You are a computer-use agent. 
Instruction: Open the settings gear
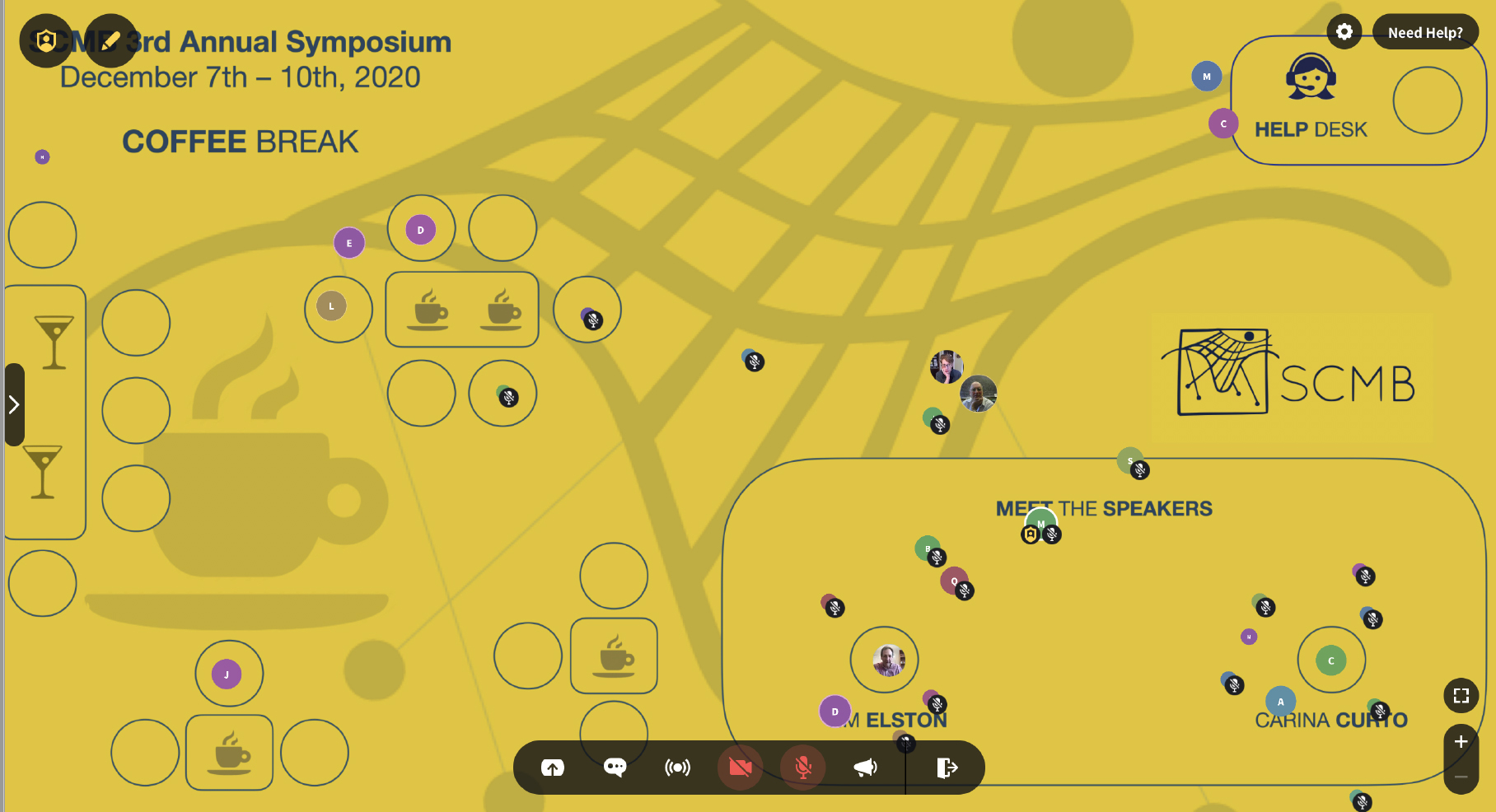[1344, 31]
